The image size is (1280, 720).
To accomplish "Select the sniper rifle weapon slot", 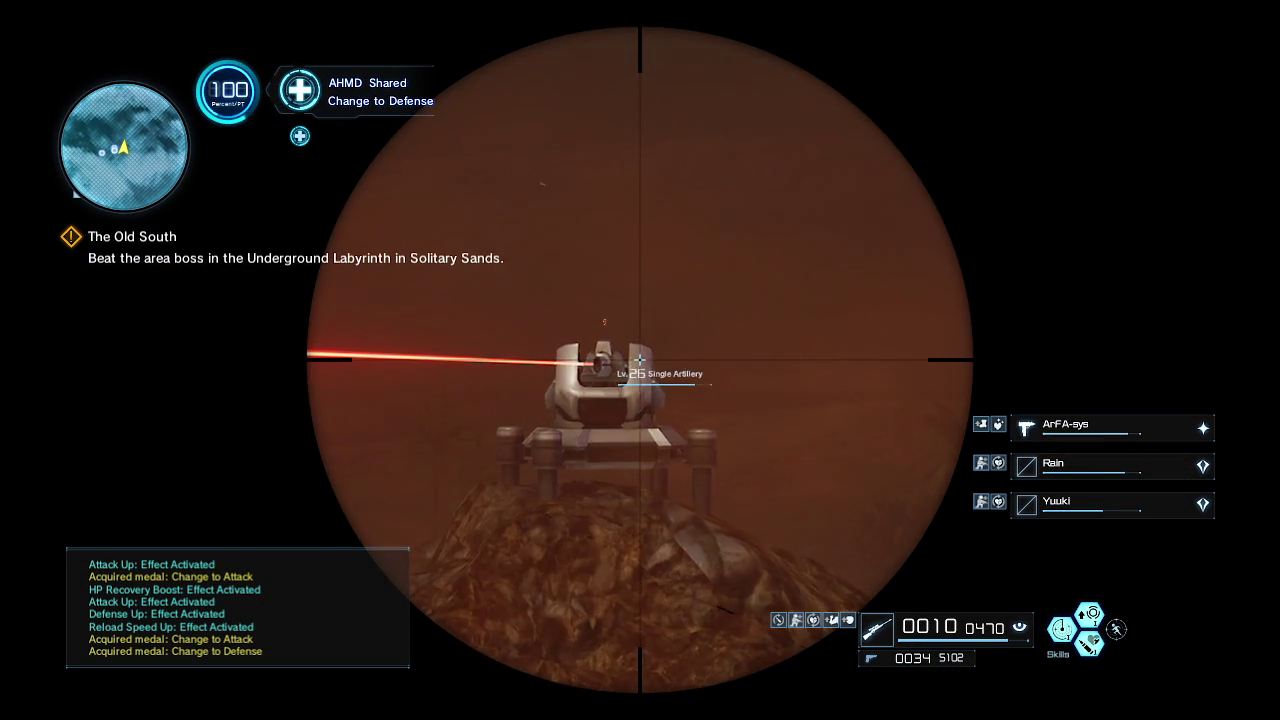I will (877, 629).
